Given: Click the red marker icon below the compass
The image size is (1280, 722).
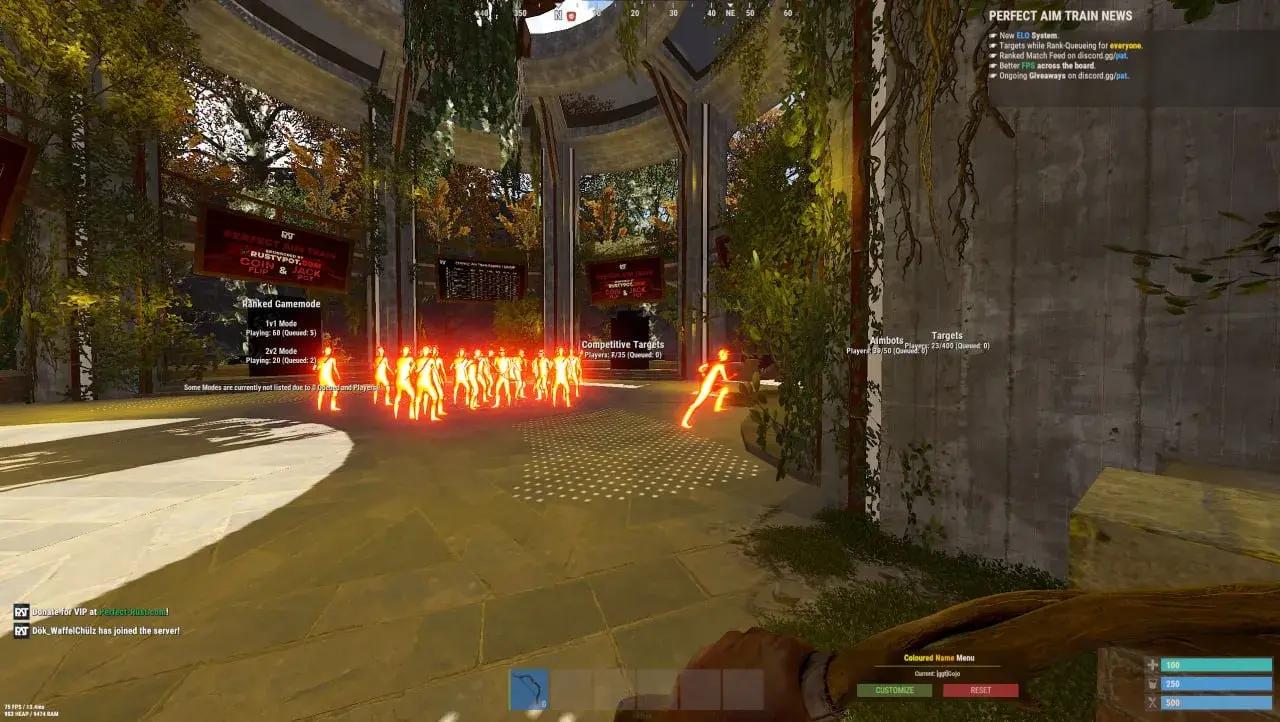Looking at the screenshot, I should [571, 14].
